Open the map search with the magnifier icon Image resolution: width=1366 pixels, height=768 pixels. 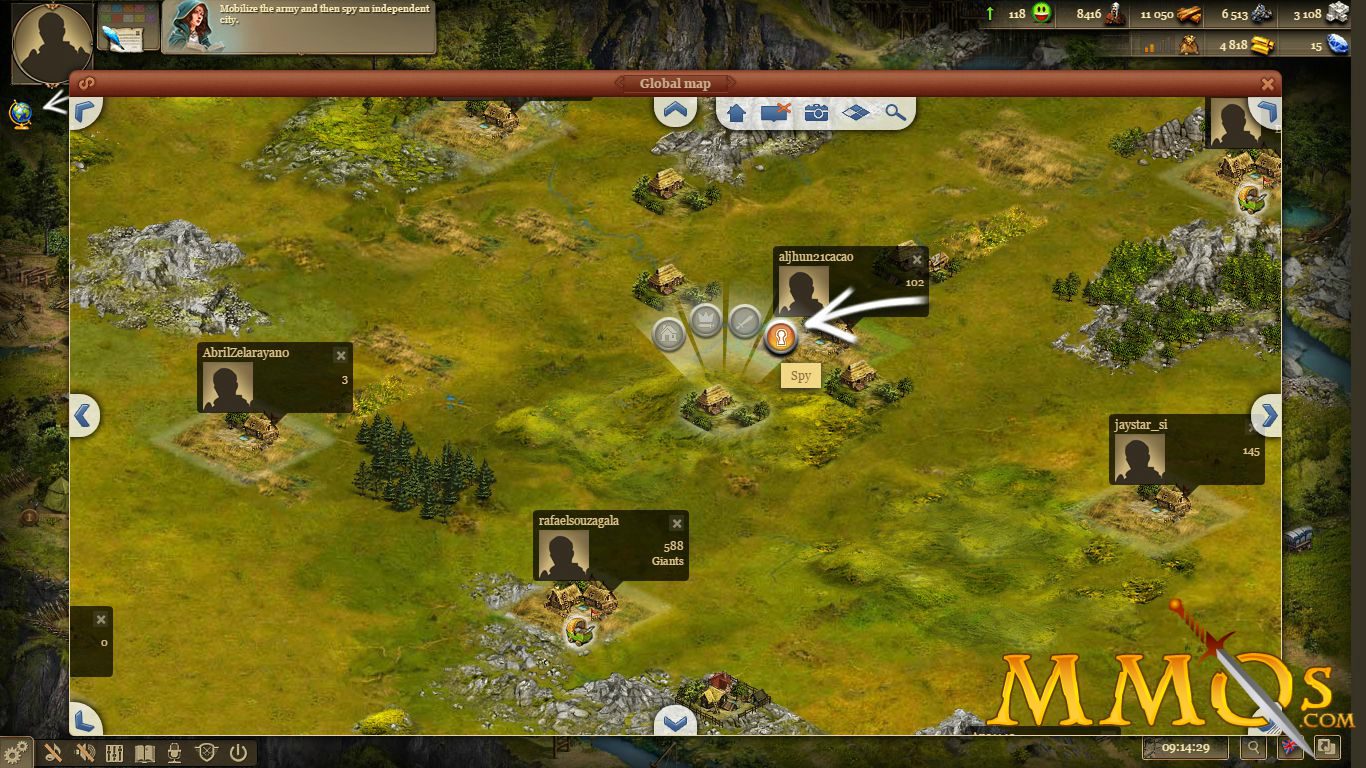[895, 113]
